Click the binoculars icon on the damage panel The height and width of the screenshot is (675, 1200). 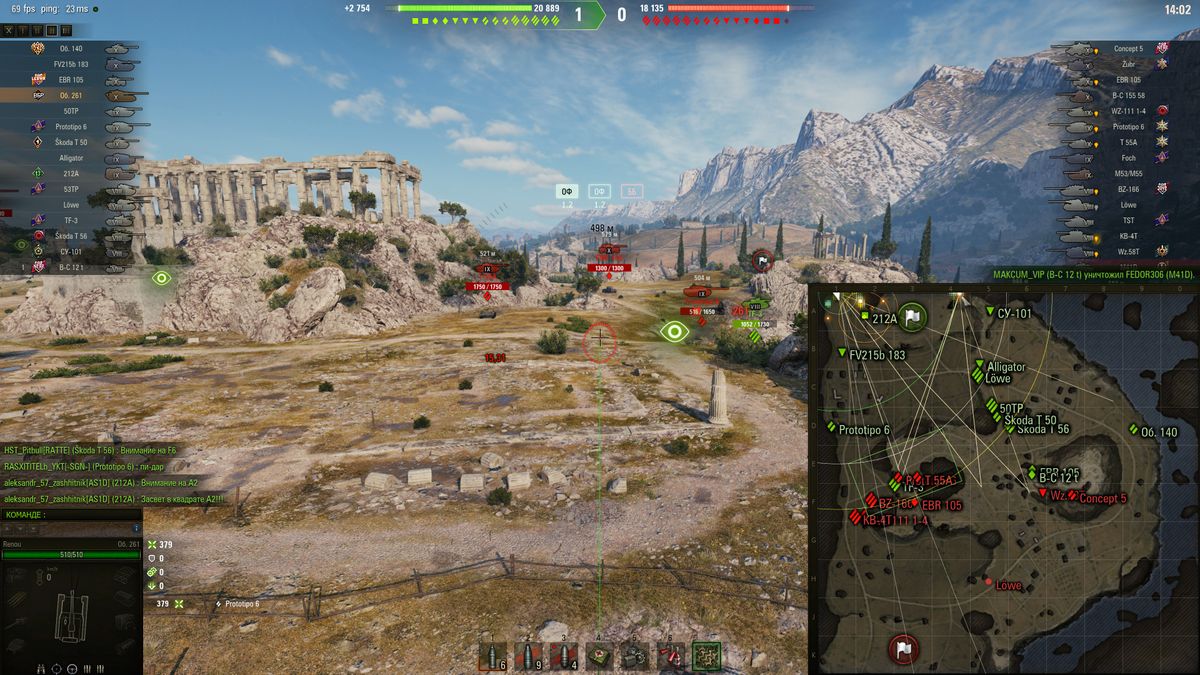click(38, 667)
